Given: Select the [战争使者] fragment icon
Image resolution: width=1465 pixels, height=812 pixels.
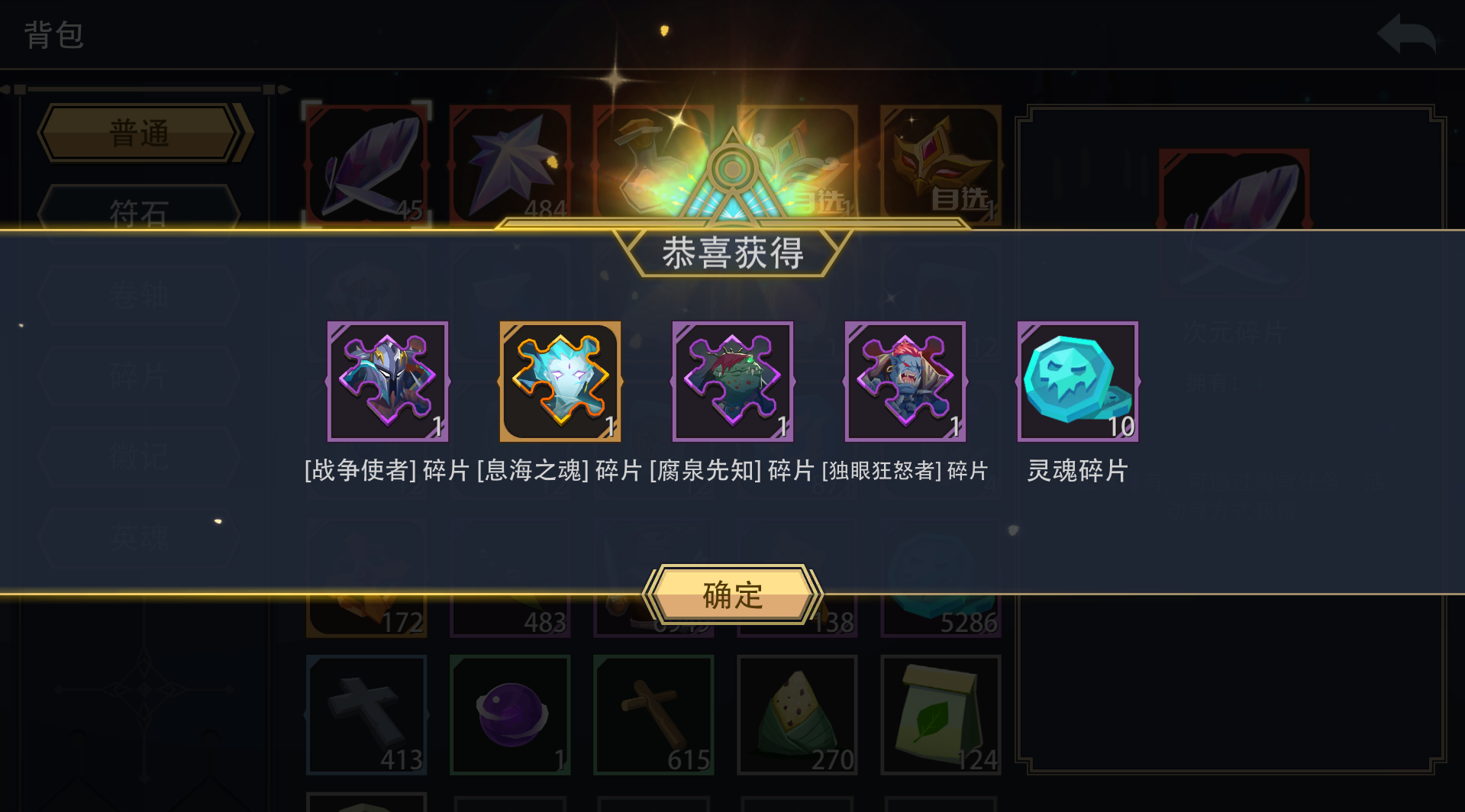Looking at the screenshot, I should [x=388, y=380].
